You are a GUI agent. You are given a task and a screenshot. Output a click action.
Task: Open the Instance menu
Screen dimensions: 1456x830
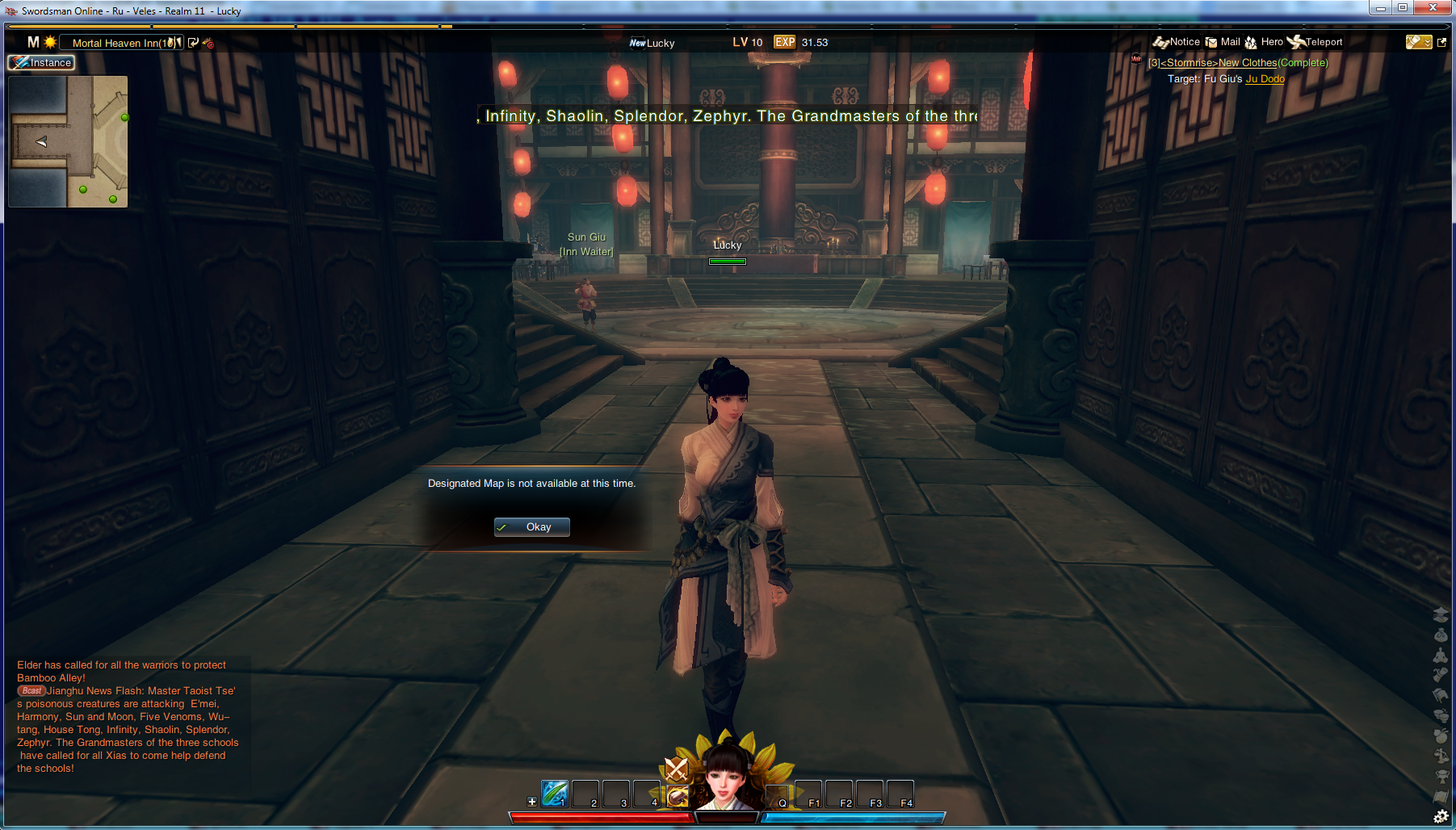click(42, 63)
